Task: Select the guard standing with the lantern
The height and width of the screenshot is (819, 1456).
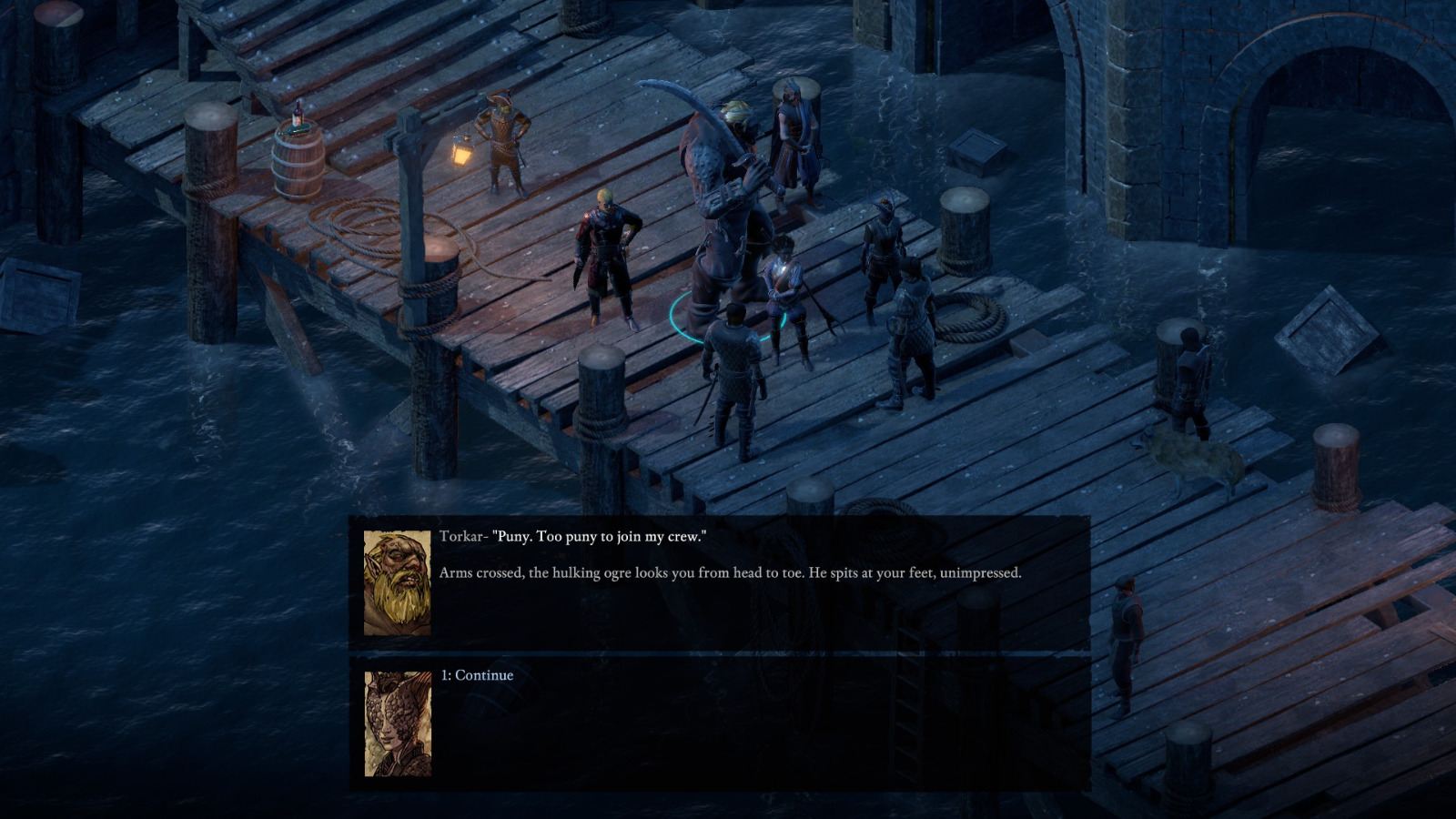Action: [500, 146]
